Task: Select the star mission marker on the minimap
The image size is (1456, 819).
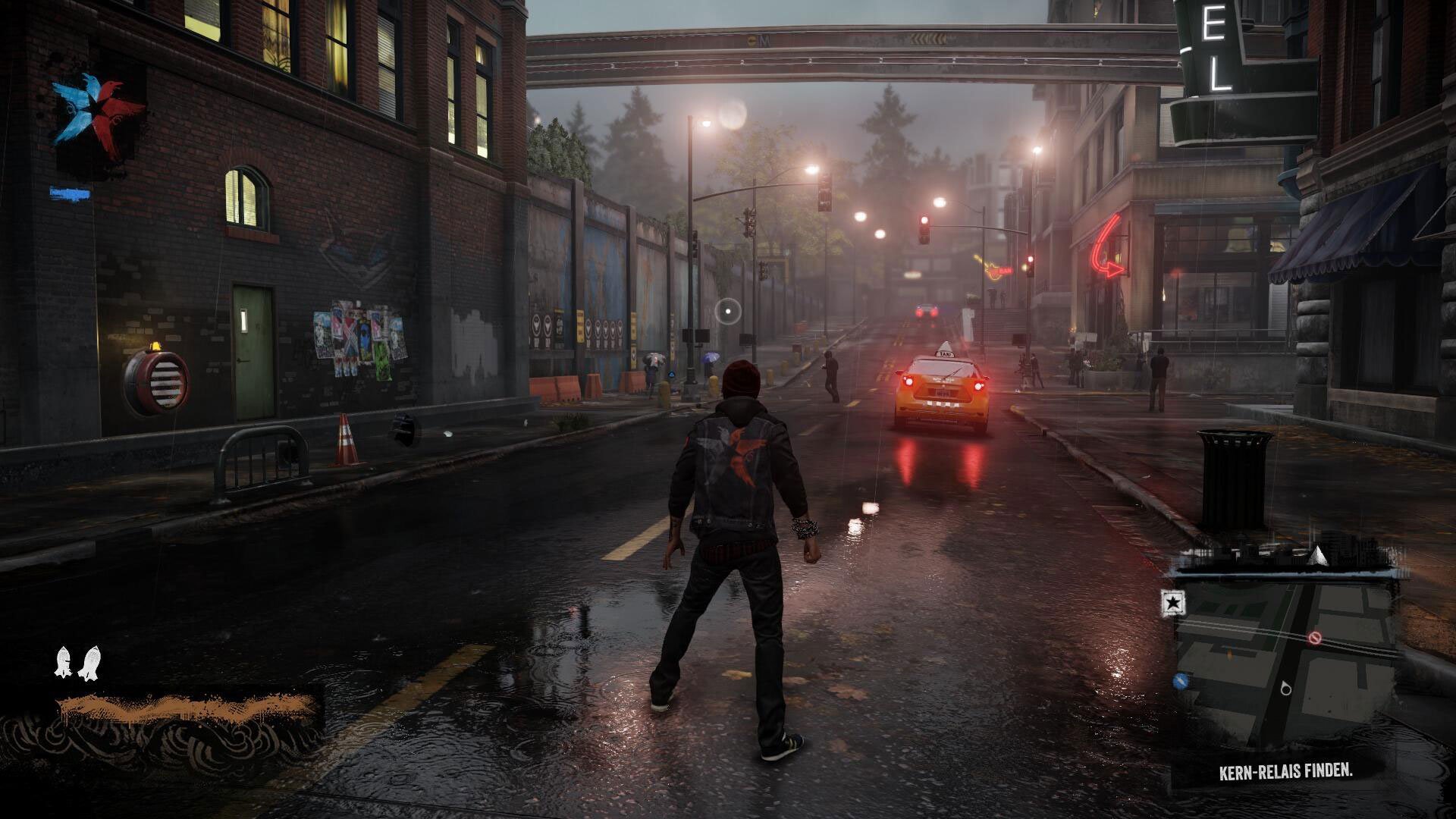Action: (1173, 603)
